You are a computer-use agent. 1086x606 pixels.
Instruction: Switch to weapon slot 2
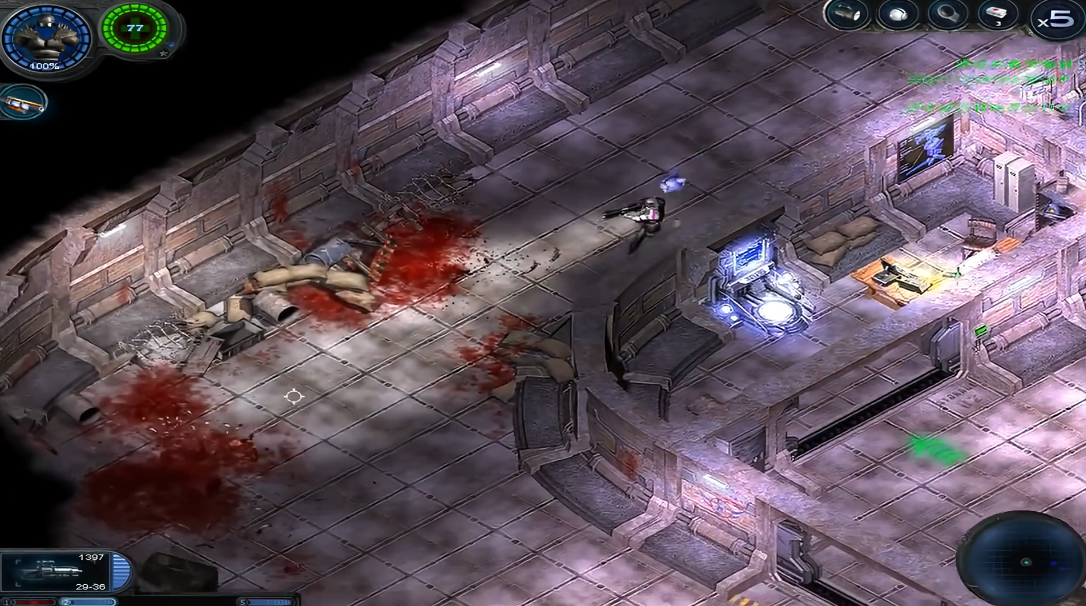[x=88, y=602]
